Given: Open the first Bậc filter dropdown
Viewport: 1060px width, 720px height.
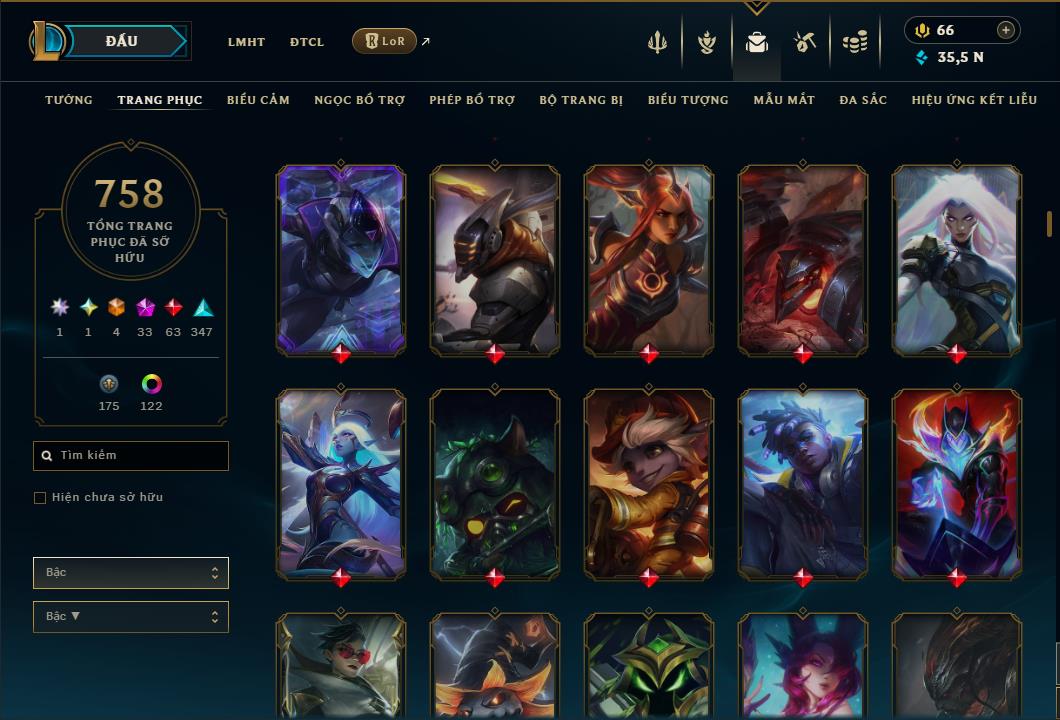Looking at the screenshot, I should coord(131,573).
